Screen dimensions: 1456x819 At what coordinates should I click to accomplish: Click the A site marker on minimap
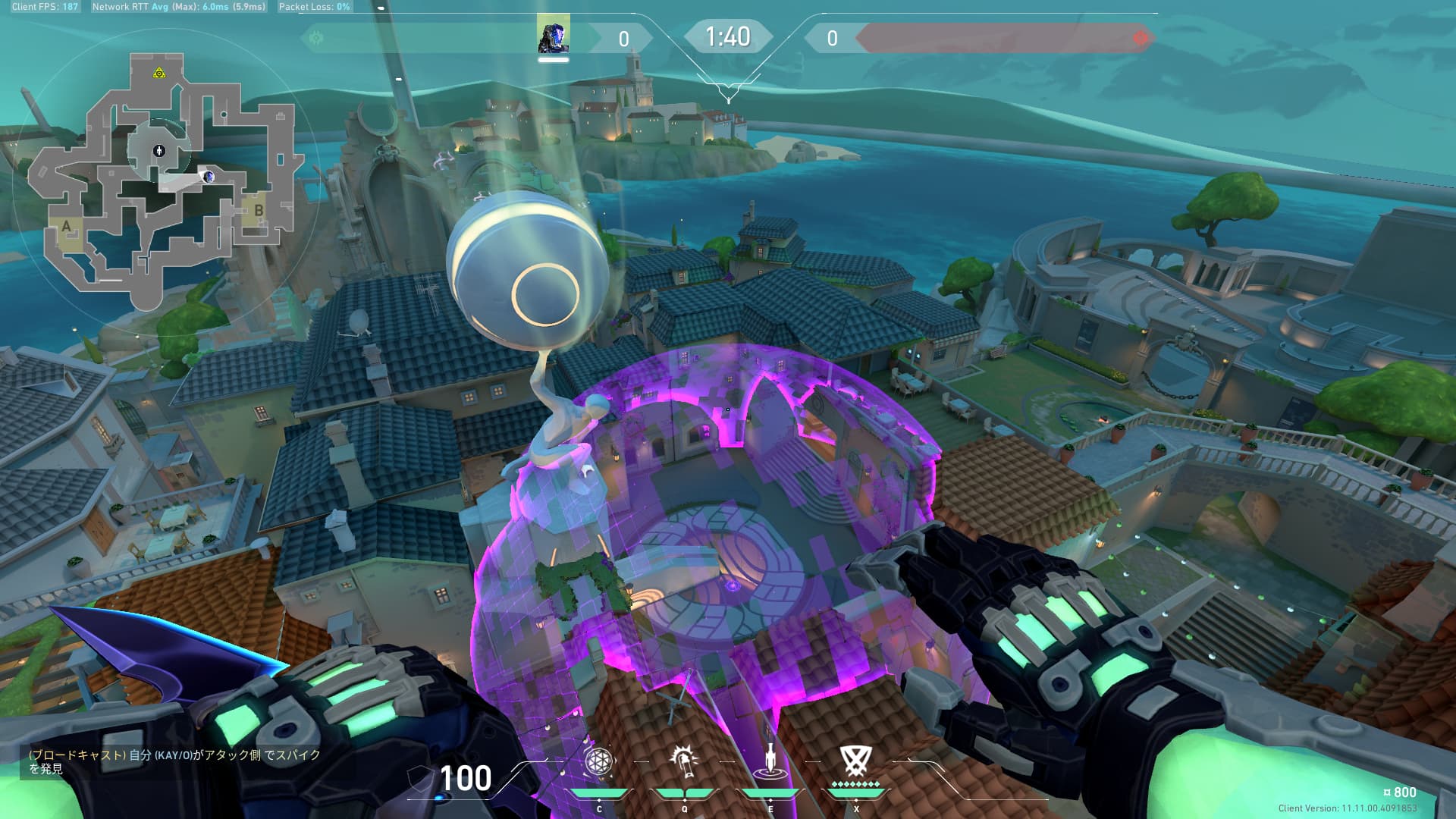point(67,226)
